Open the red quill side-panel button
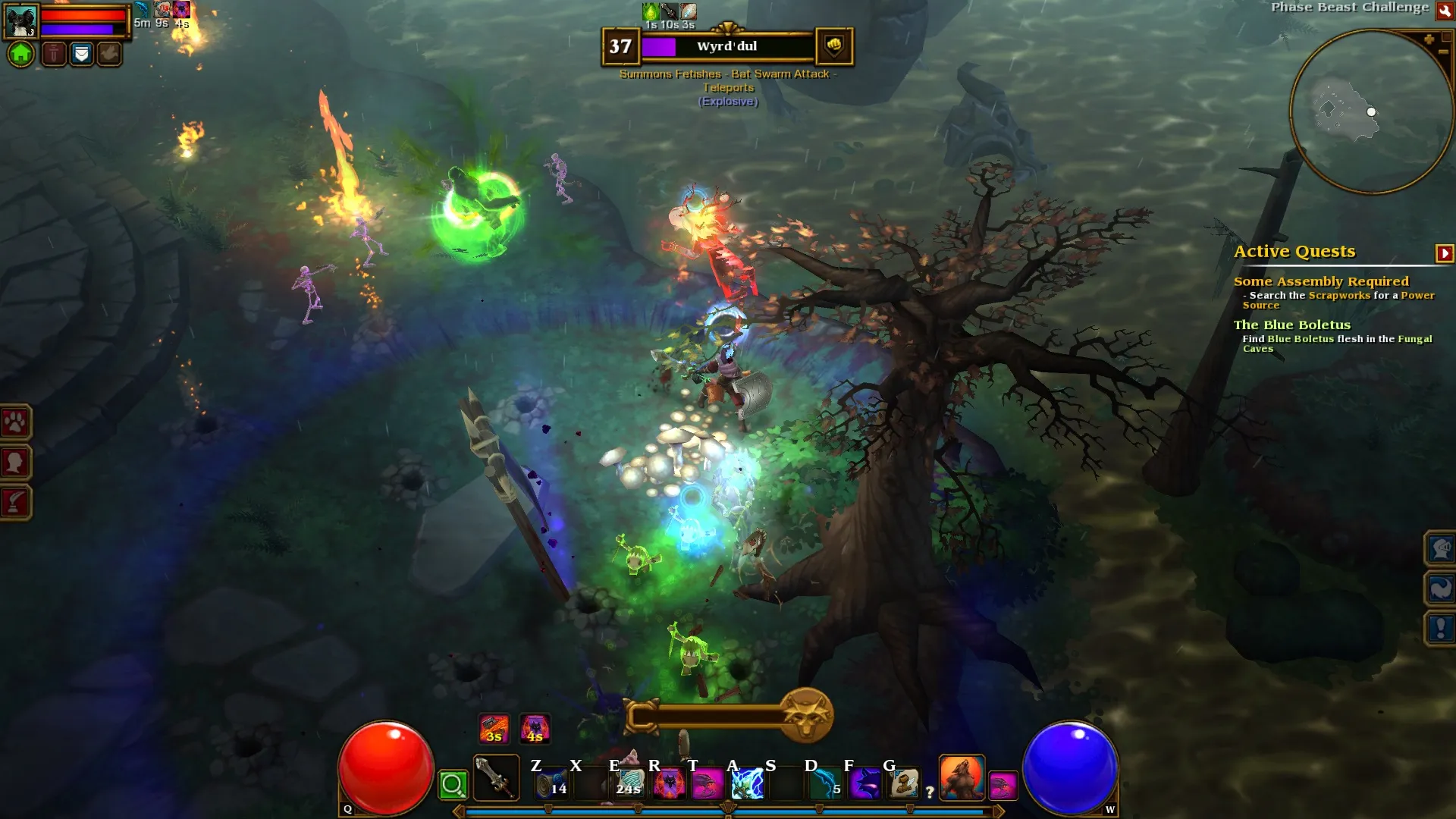Viewport: 1456px width, 819px height. (15, 502)
